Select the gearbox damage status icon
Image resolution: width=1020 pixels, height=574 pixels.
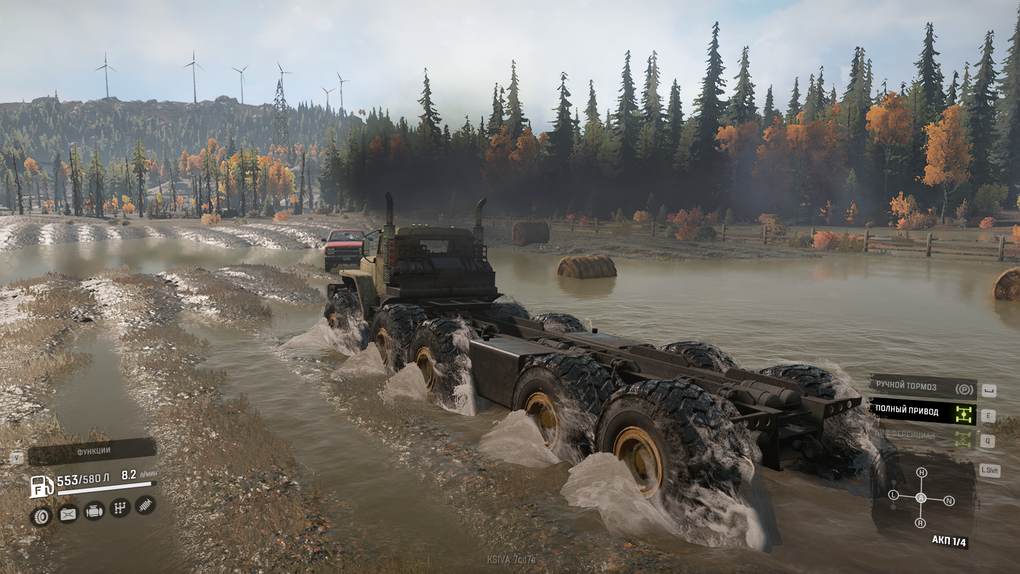(x=119, y=508)
